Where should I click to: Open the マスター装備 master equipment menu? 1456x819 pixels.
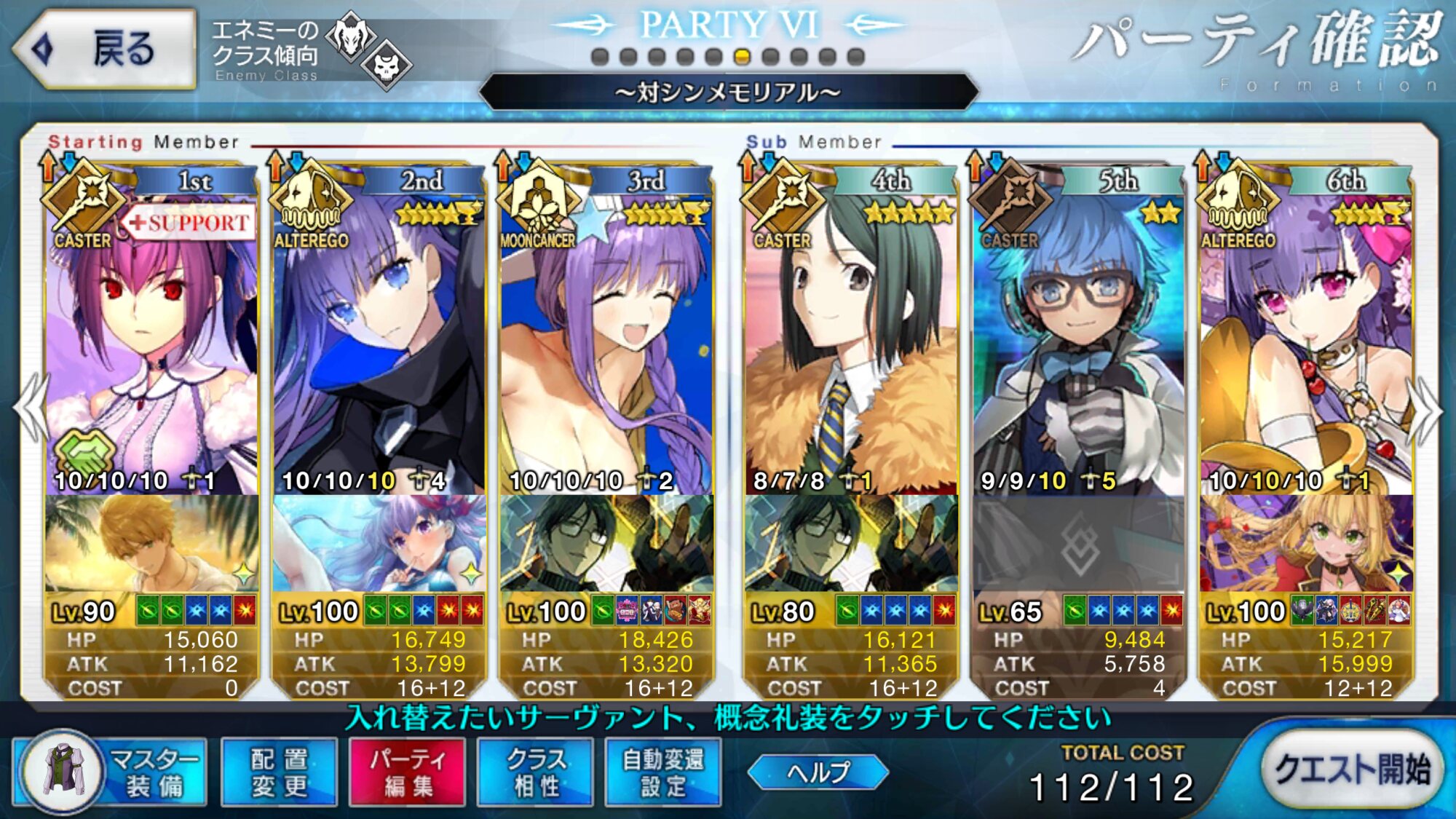[111, 772]
